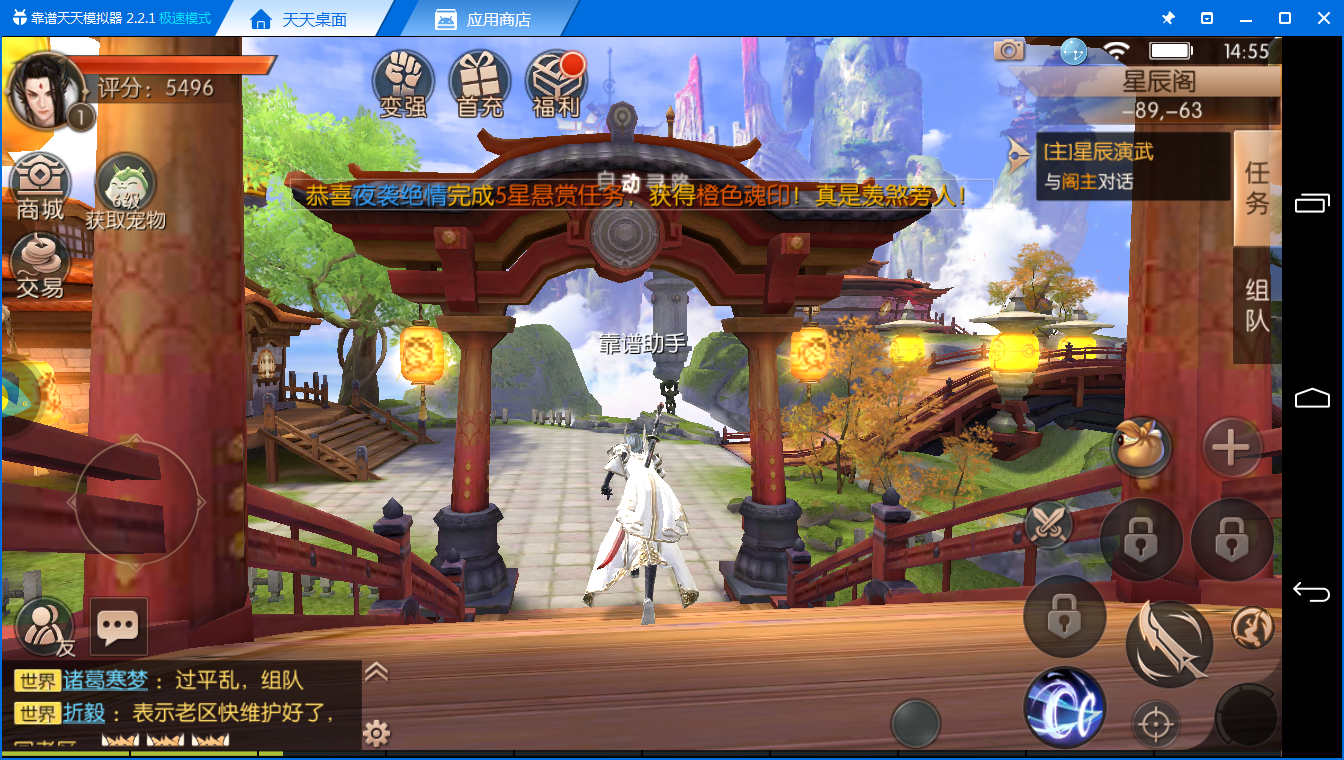Switch to the 组队 team tab
The image size is (1344, 760).
[x=1257, y=305]
